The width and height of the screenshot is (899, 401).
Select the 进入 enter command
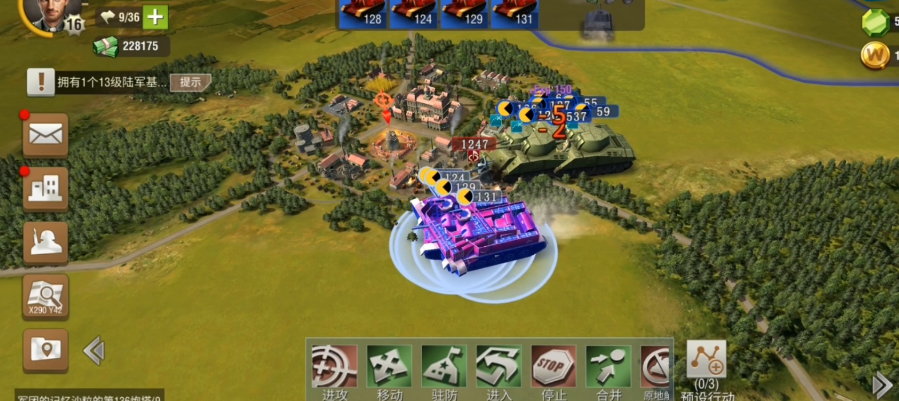498,370
